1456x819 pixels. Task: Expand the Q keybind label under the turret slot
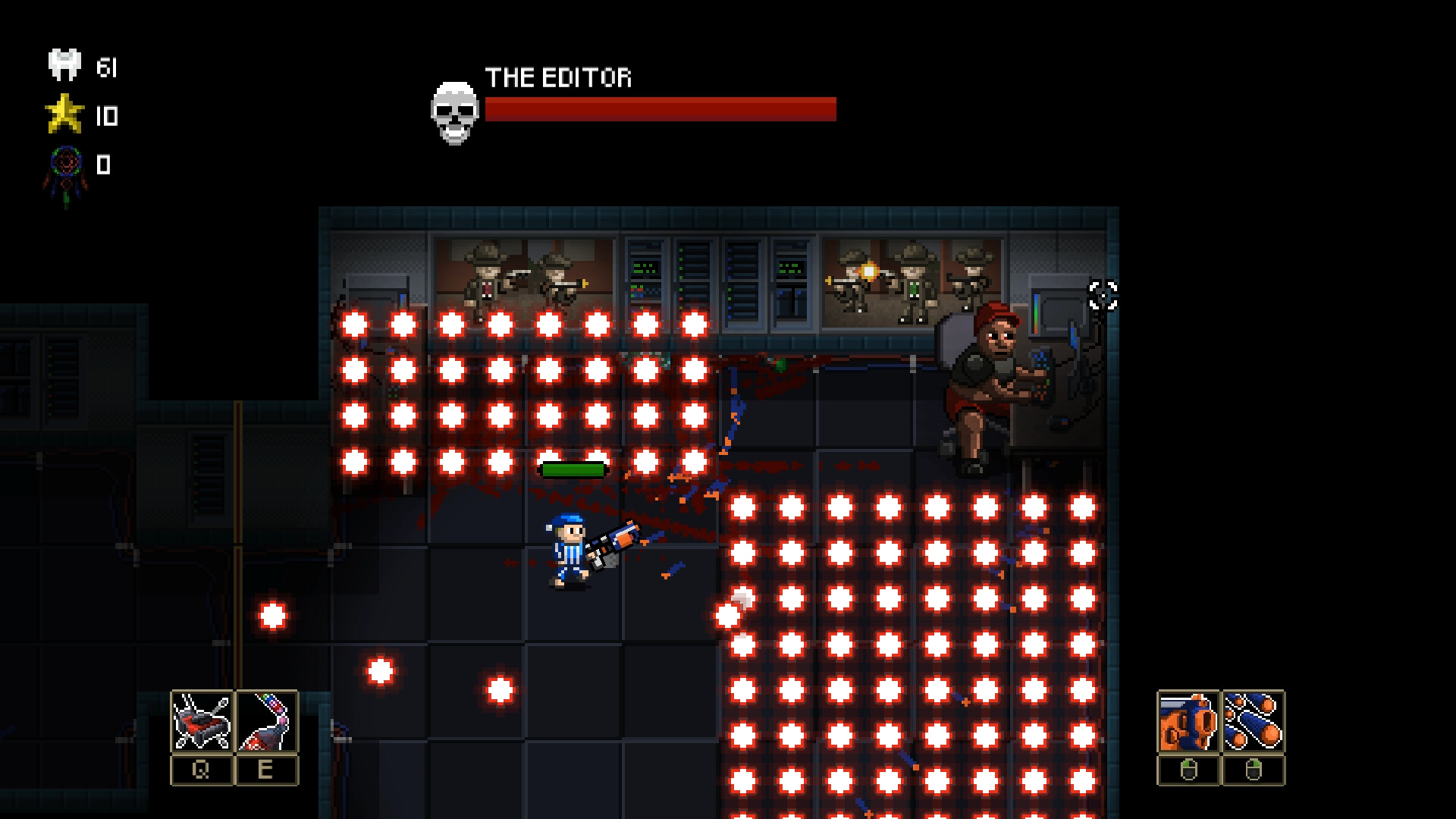[x=202, y=768]
